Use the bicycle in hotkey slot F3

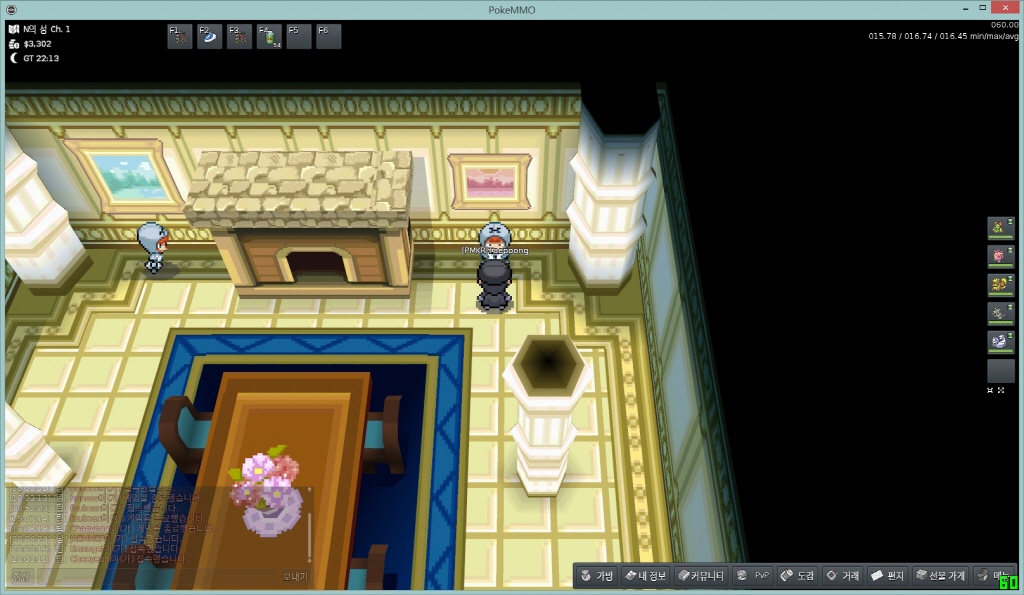[x=240, y=37]
